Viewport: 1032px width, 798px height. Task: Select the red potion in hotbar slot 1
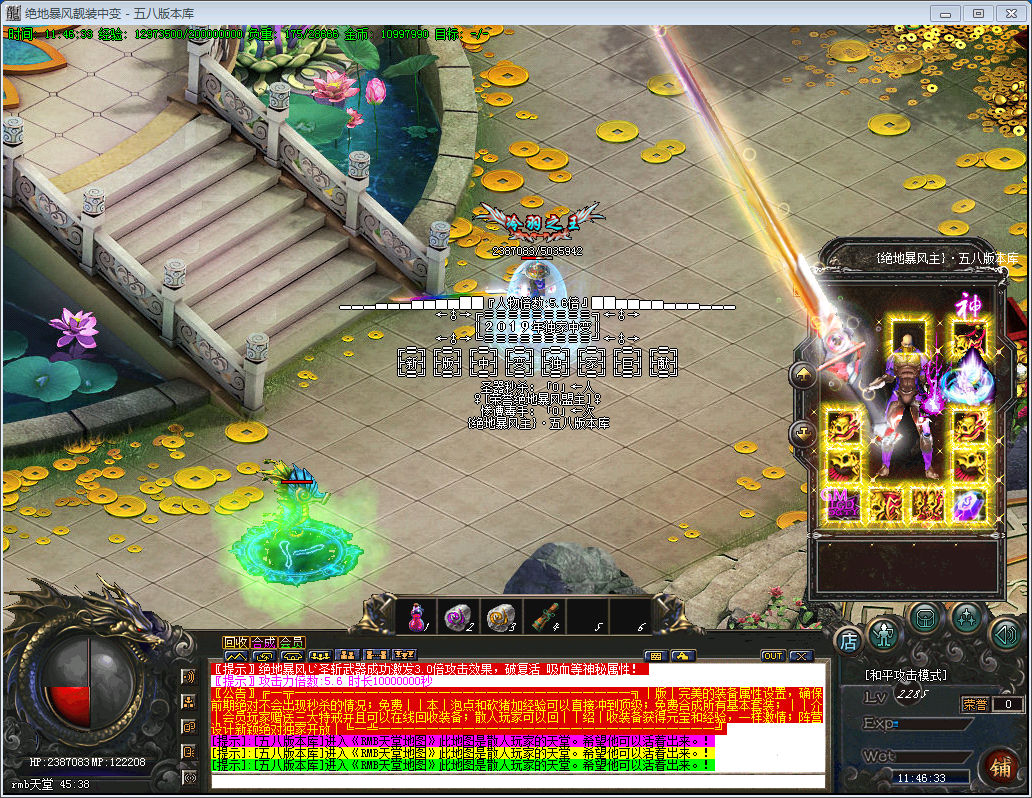point(416,617)
